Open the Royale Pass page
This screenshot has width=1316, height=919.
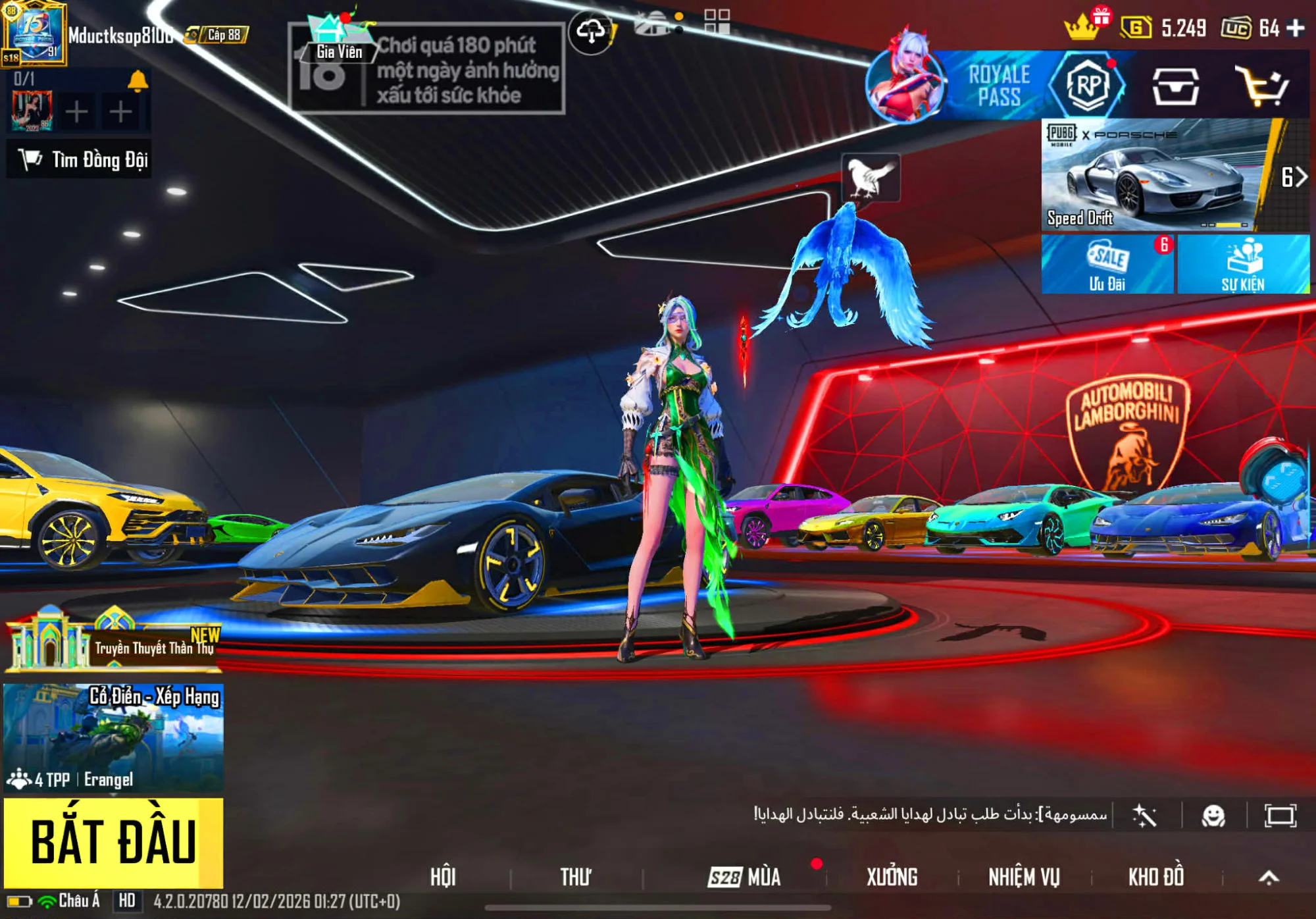pyautogui.click(x=998, y=86)
